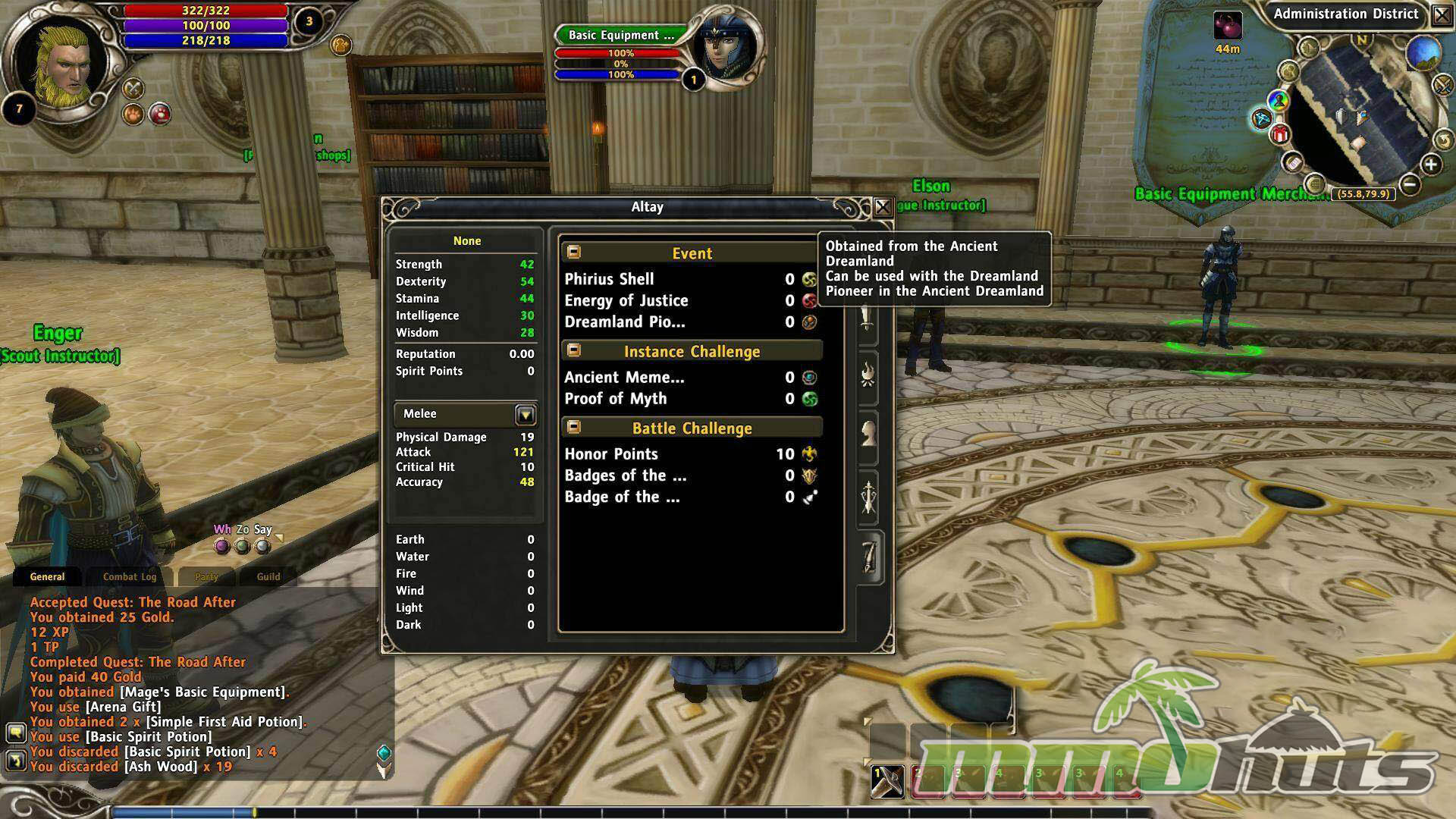Open the Melee stat type dropdown
The width and height of the screenshot is (1456, 819).
[x=526, y=414]
